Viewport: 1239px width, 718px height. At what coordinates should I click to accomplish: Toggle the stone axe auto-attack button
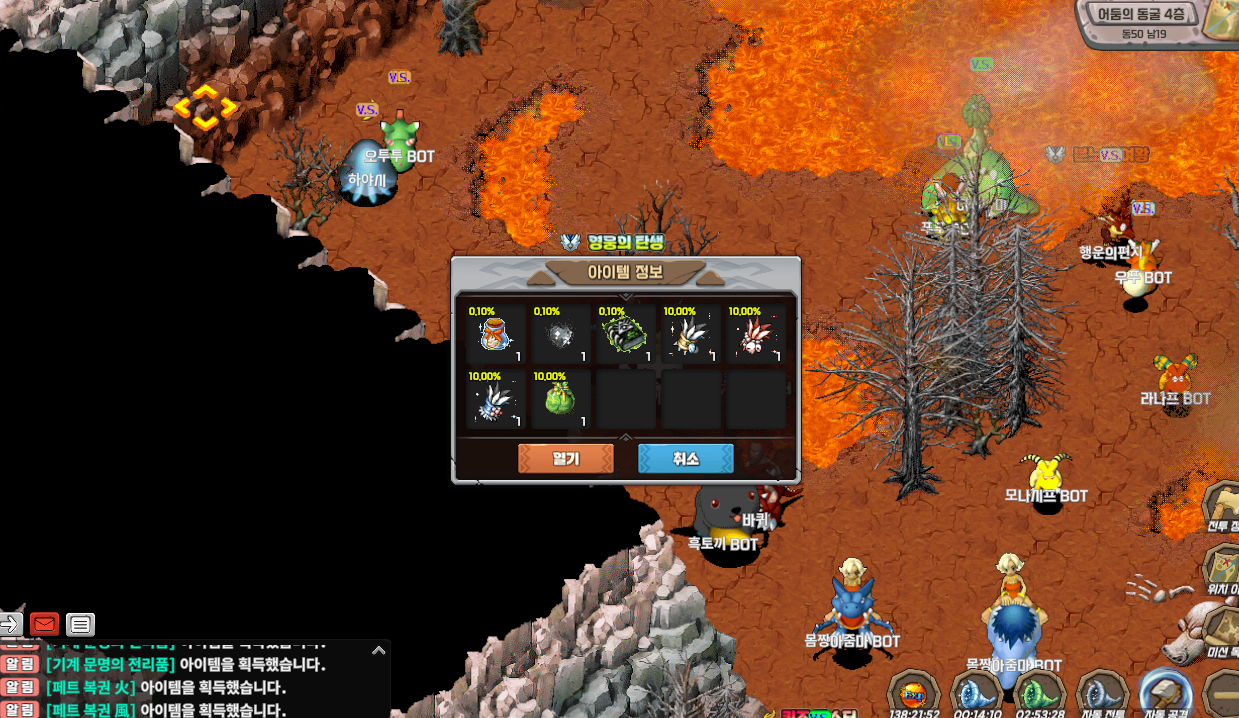[1165, 693]
